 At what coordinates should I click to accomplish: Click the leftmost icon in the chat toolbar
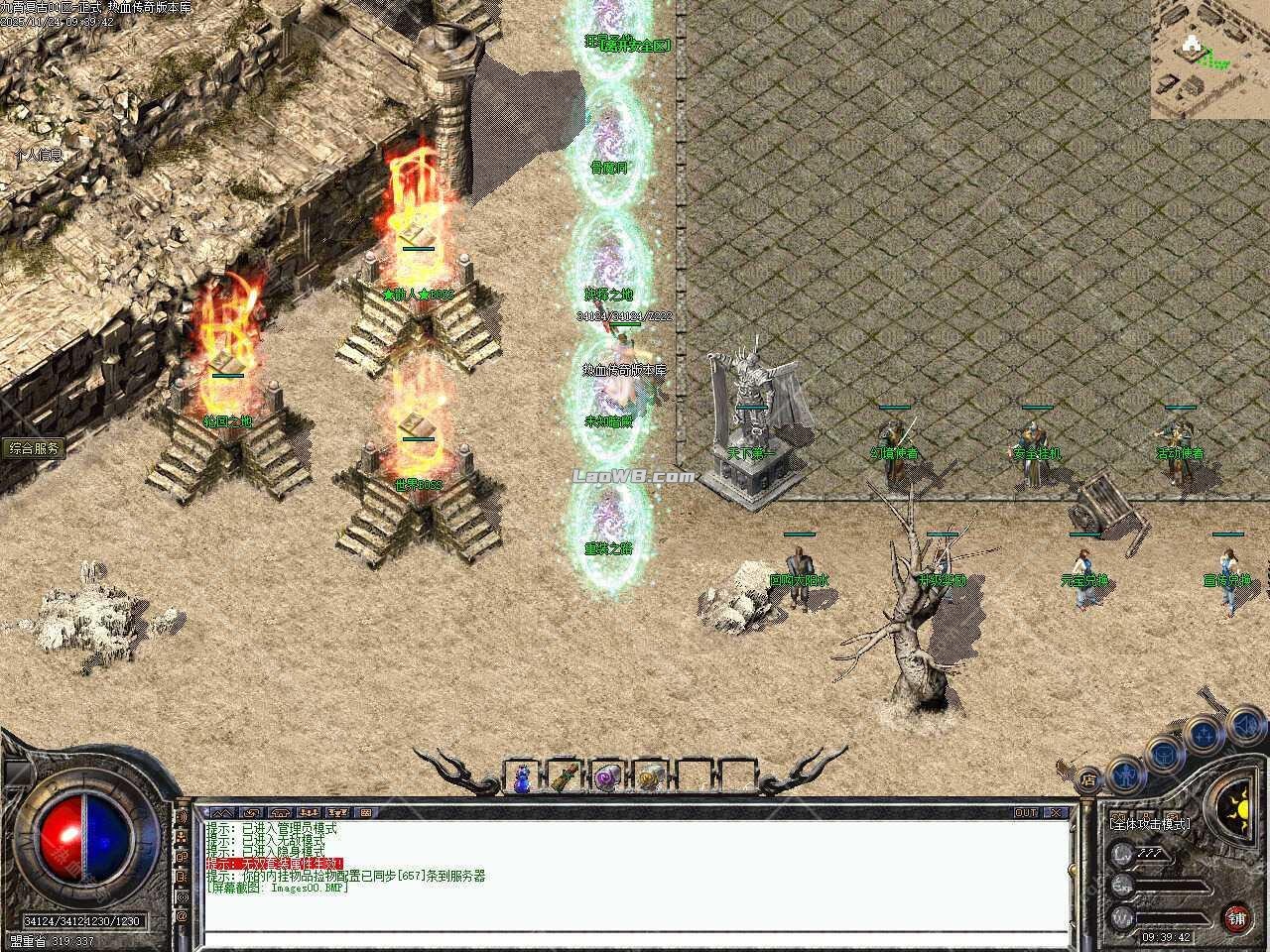tap(223, 812)
